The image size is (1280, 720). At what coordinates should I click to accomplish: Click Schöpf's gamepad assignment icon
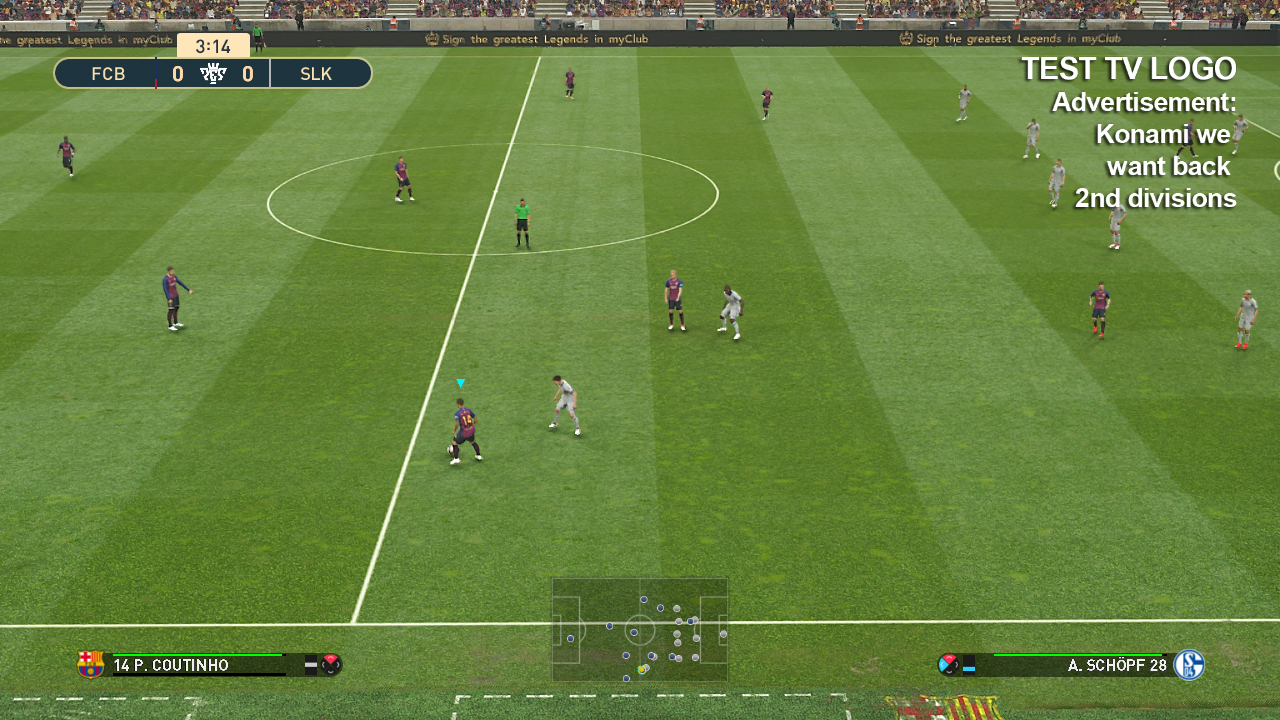coord(948,664)
